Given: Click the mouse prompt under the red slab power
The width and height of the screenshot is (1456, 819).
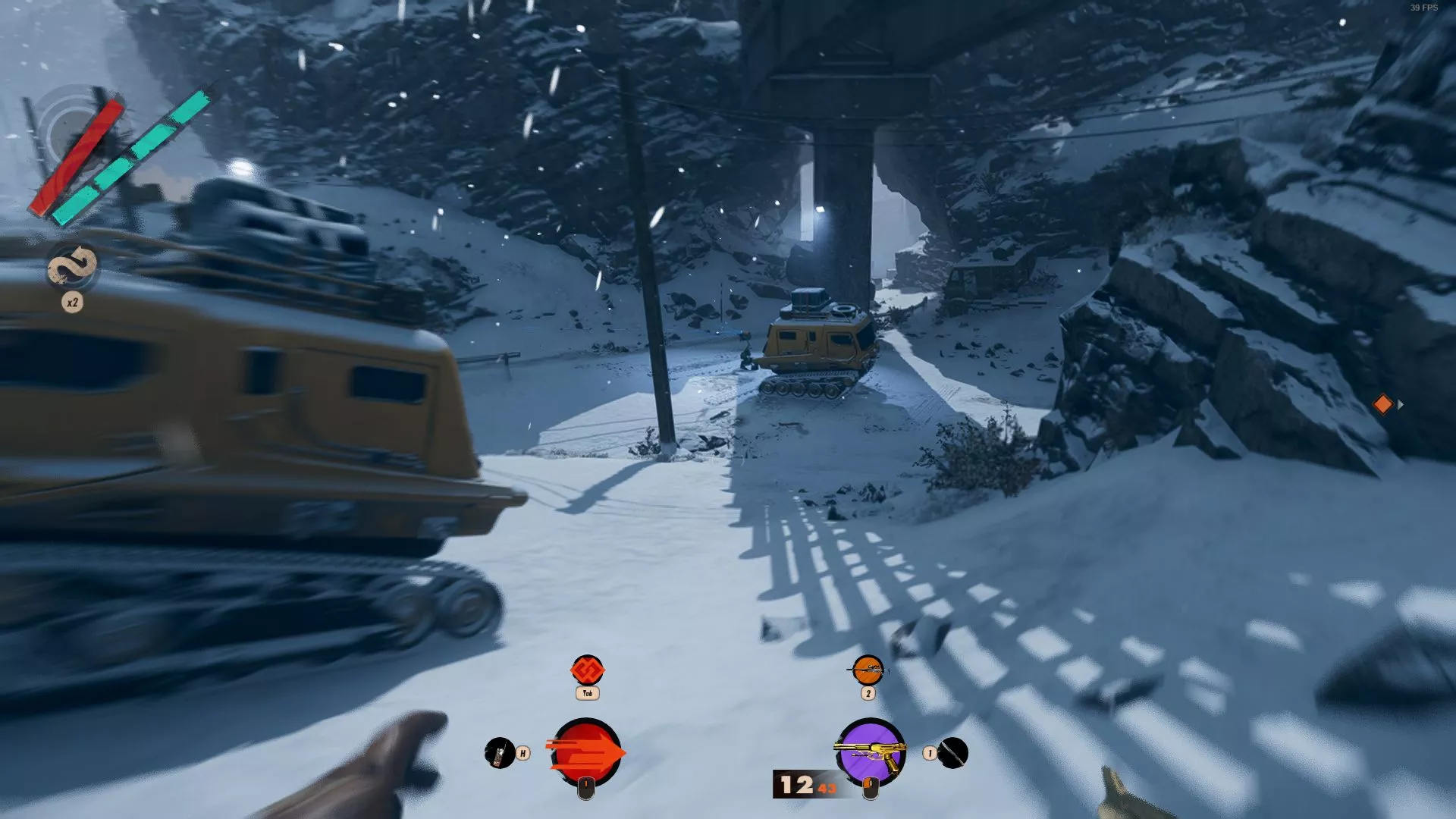Looking at the screenshot, I should (587, 790).
